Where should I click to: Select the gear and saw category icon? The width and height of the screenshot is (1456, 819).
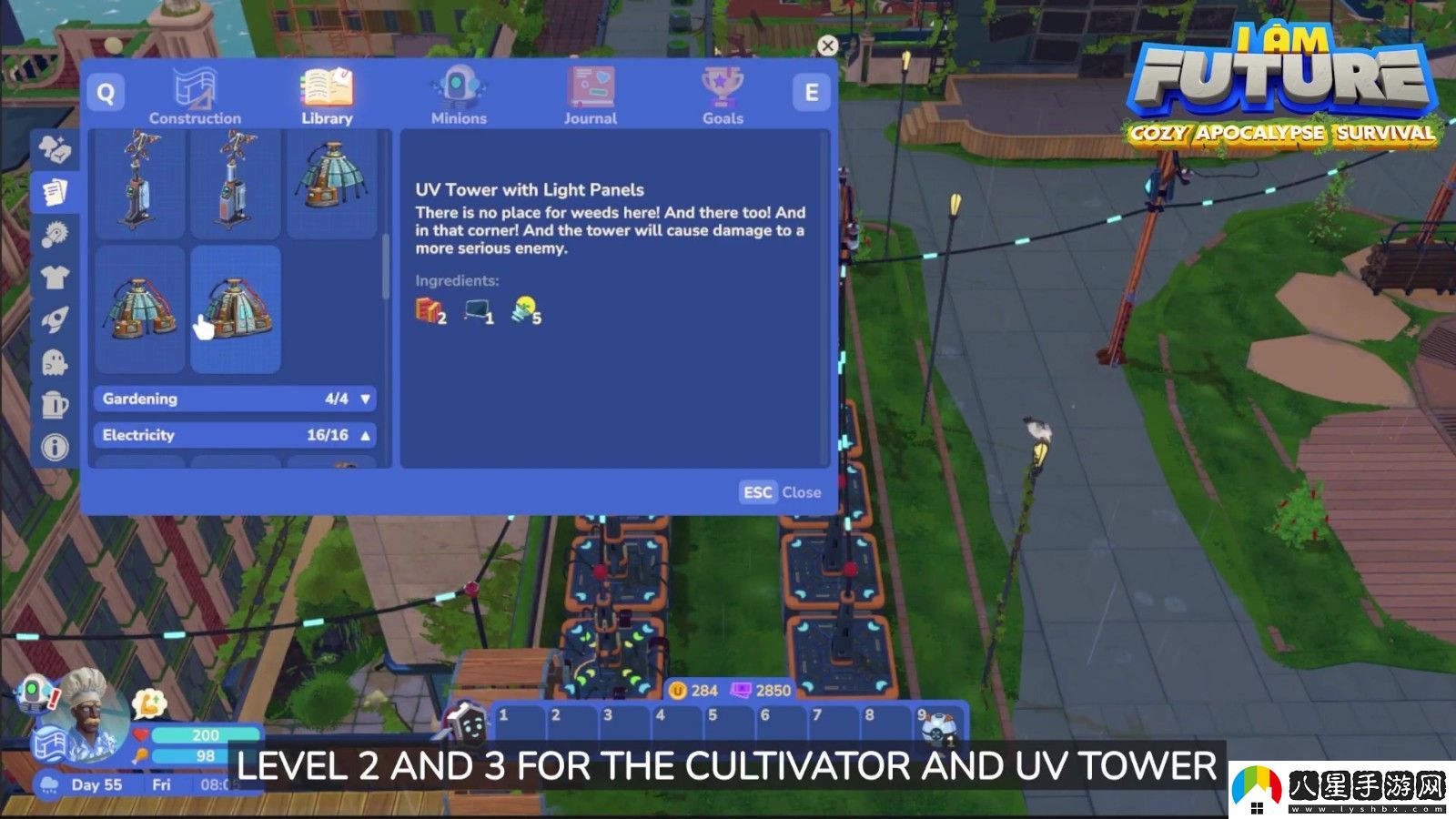pos(55,234)
